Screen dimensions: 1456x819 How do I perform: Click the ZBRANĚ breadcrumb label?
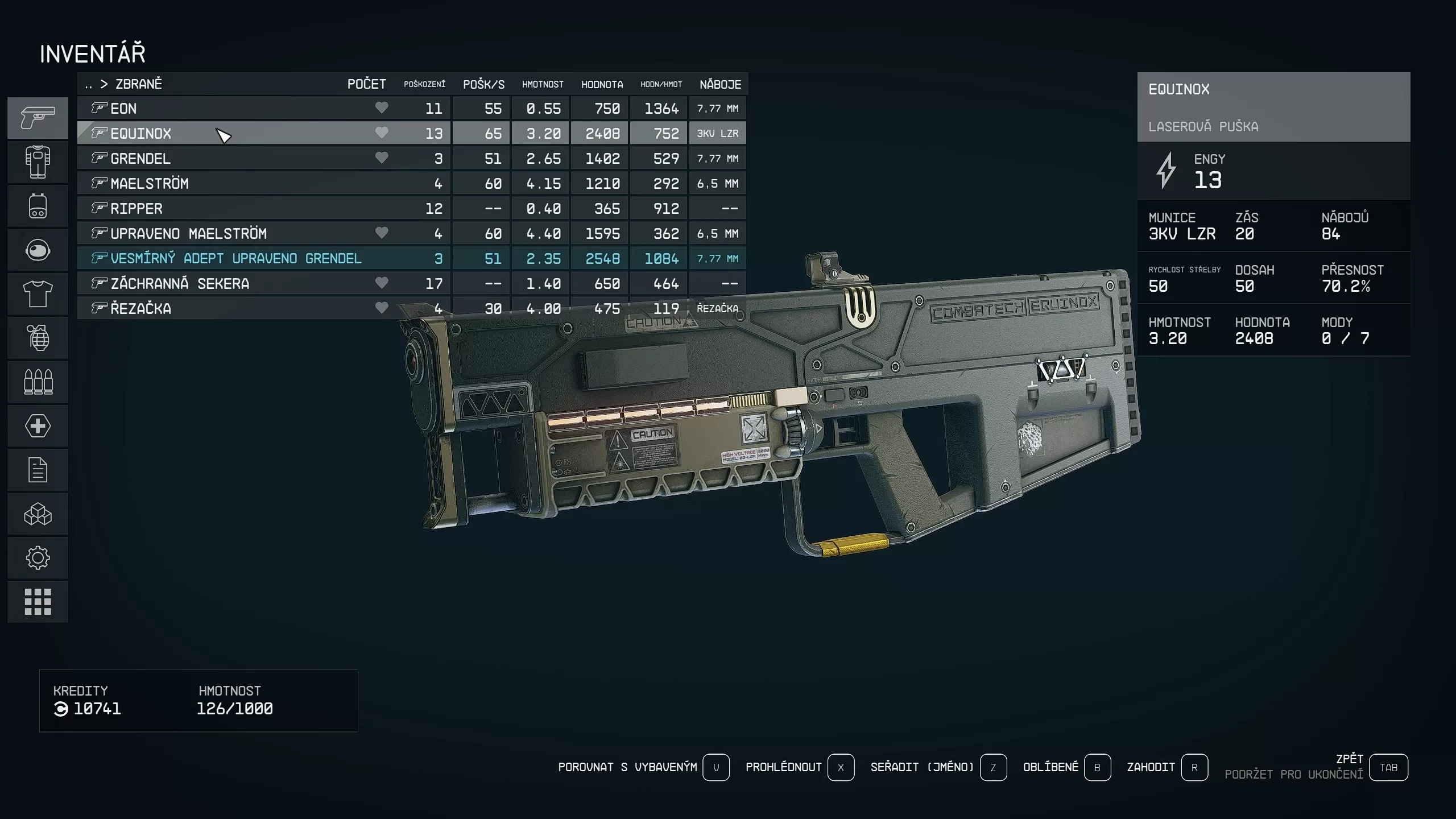[138, 84]
